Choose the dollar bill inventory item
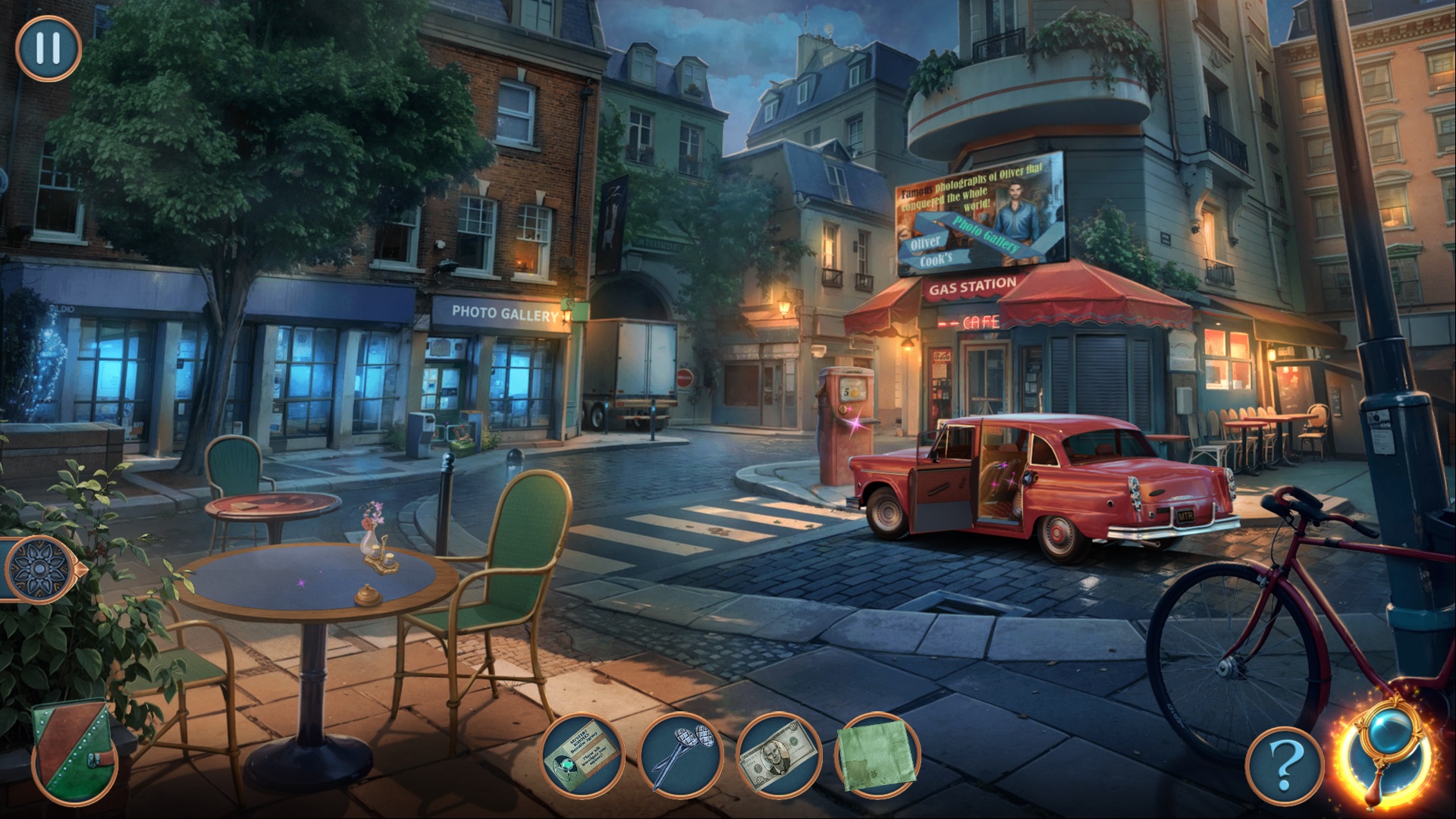This screenshot has width=1456, height=819. (x=779, y=755)
